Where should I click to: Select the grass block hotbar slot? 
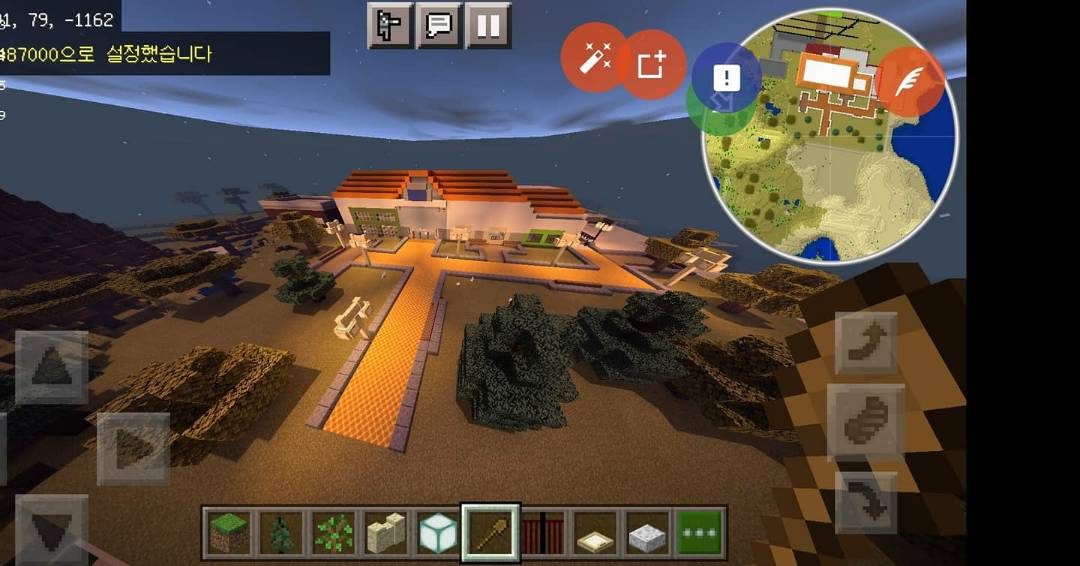click(229, 533)
